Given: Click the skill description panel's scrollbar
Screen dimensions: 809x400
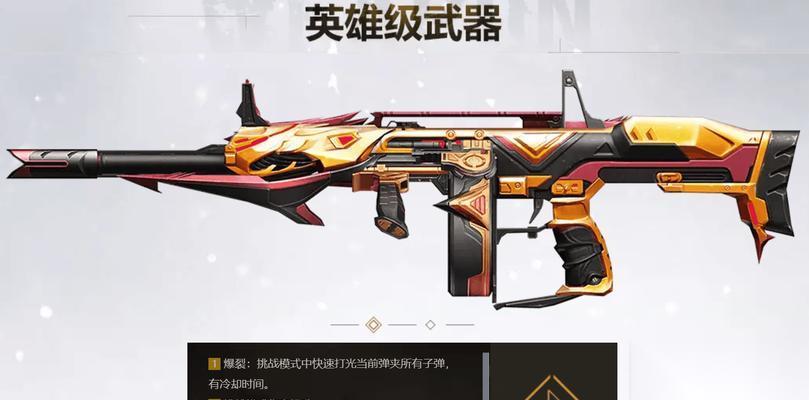Looking at the screenshot, I should tap(487, 375).
